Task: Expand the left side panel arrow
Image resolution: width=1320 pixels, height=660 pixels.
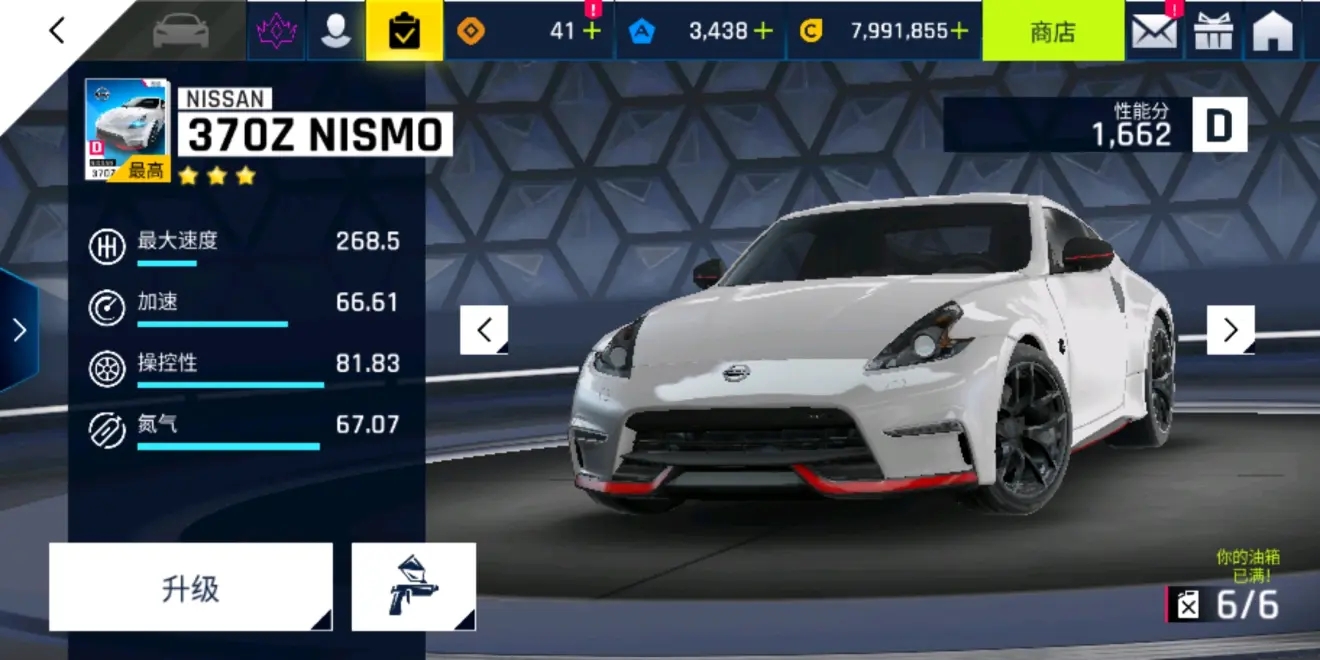Action: click(x=19, y=330)
